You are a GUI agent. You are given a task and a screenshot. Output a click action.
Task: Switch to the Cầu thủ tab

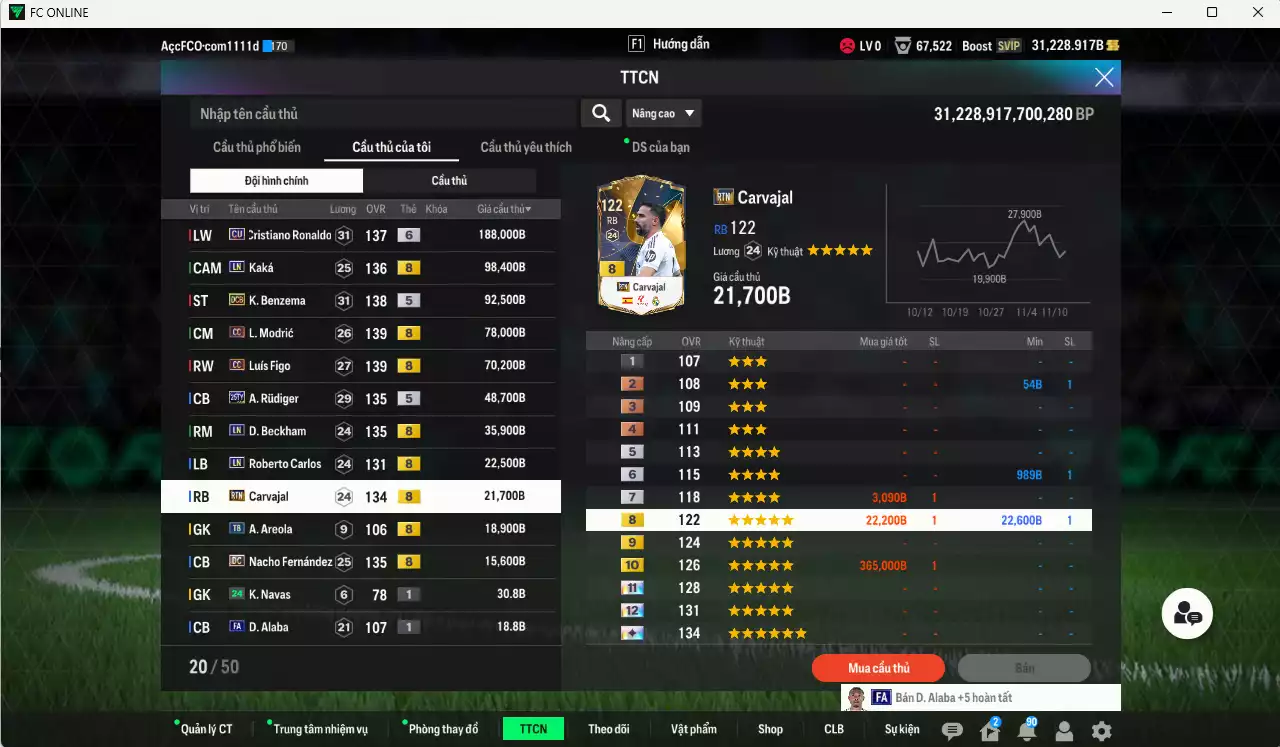pos(449,180)
